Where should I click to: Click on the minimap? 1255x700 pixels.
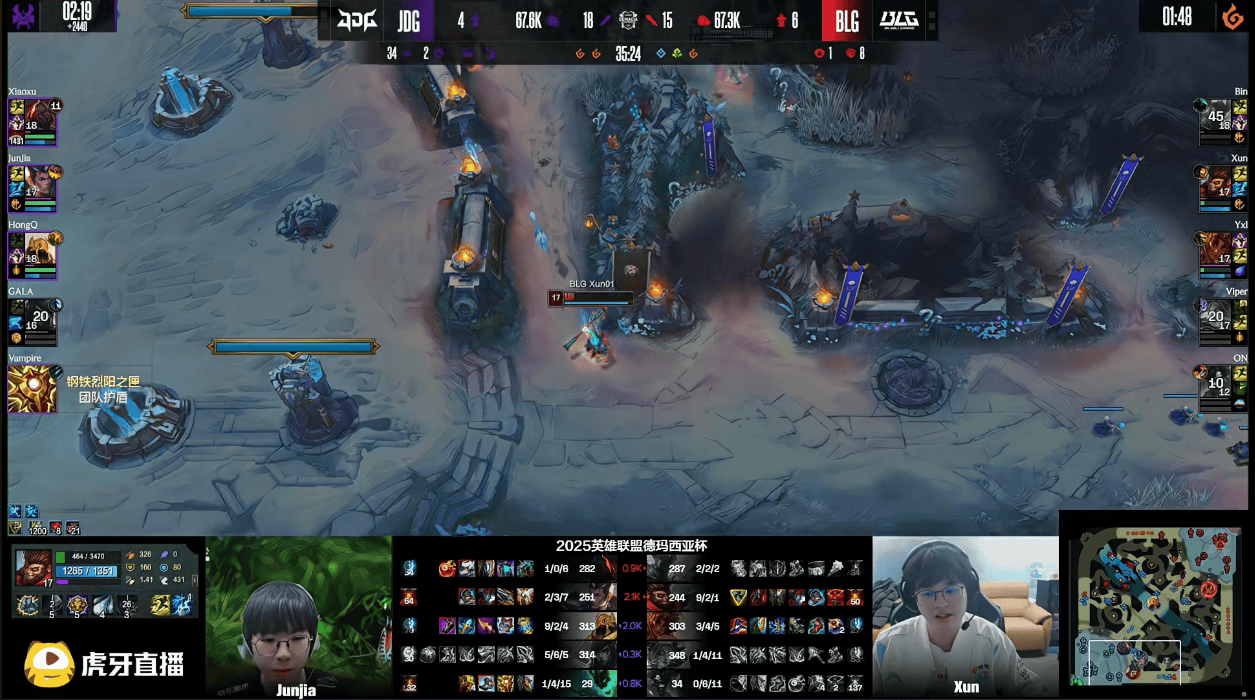click(x=1155, y=603)
